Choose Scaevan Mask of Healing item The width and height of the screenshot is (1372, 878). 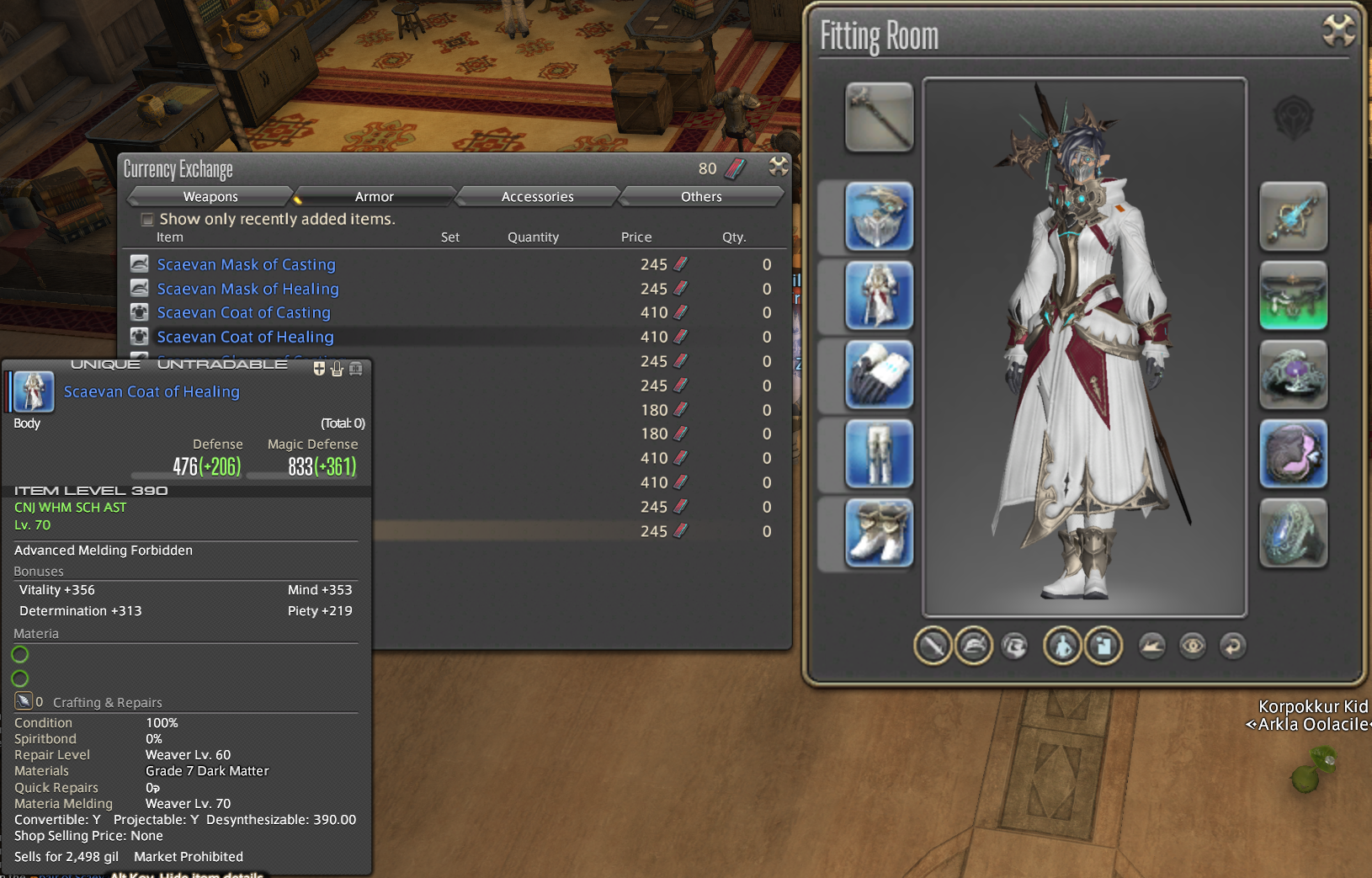click(x=247, y=289)
